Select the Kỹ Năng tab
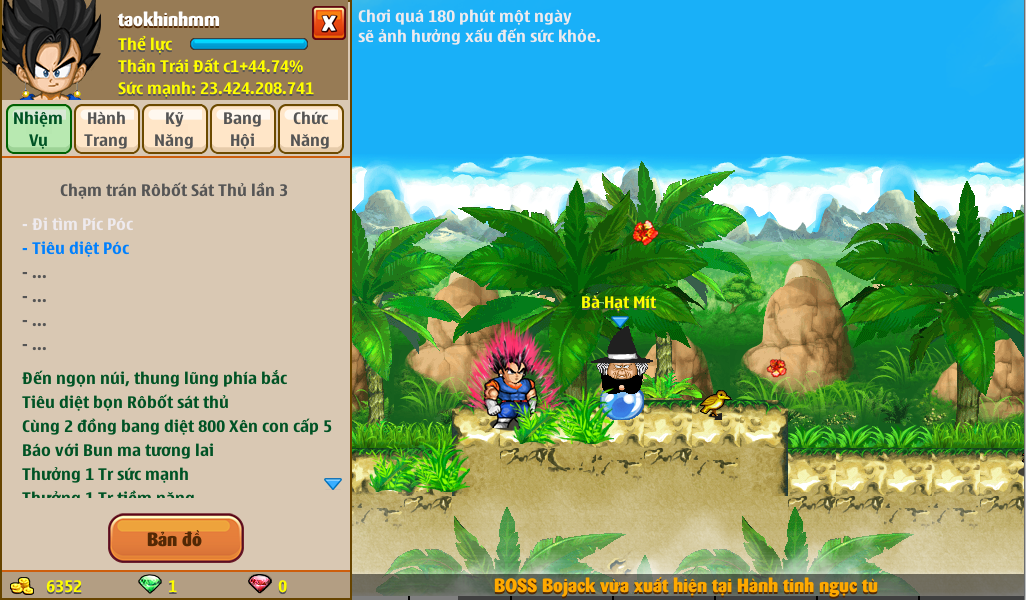 tap(174, 129)
